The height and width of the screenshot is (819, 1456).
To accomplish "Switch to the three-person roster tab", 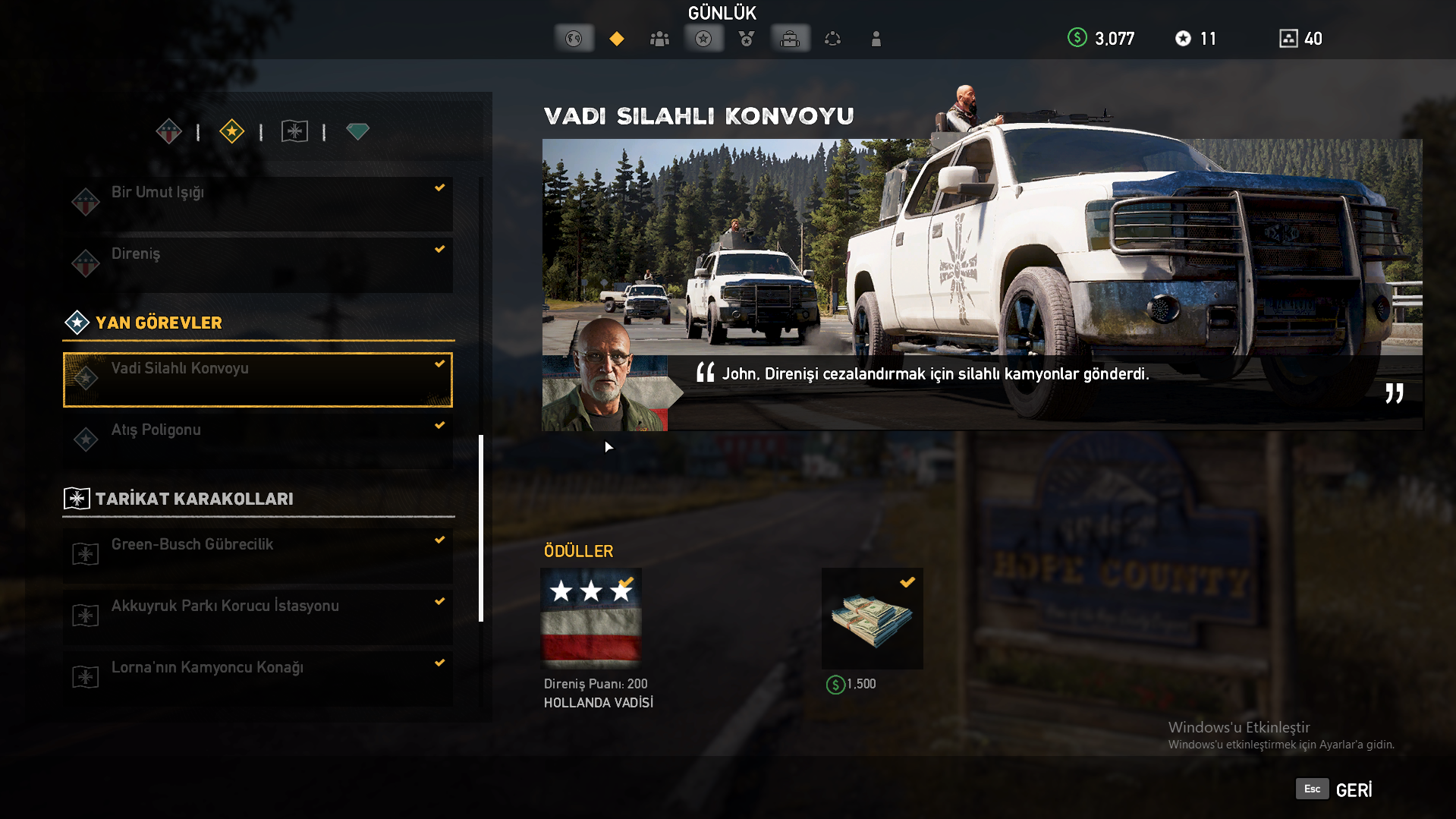I will click(x=660, y=39).
